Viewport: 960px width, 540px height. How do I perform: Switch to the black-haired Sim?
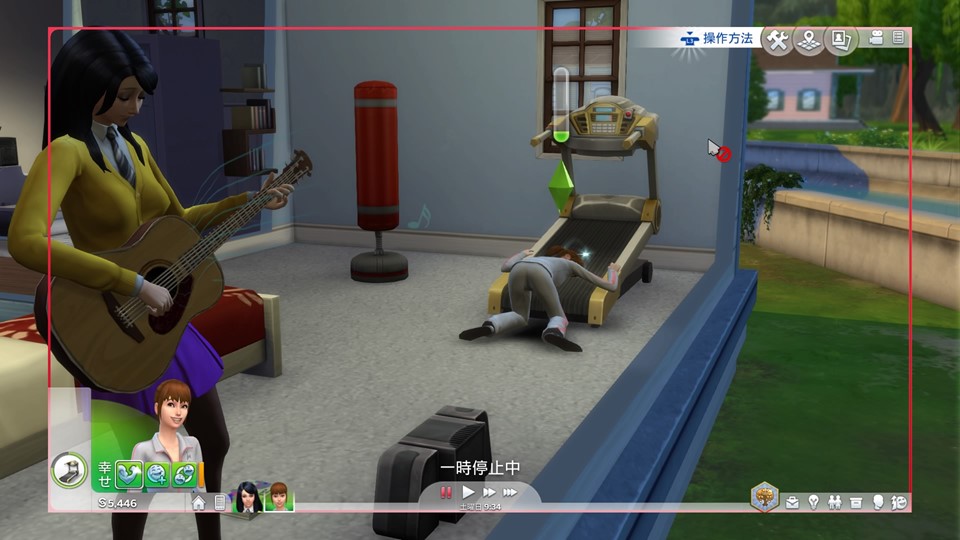pyautogui.click(x=246, y=498)
